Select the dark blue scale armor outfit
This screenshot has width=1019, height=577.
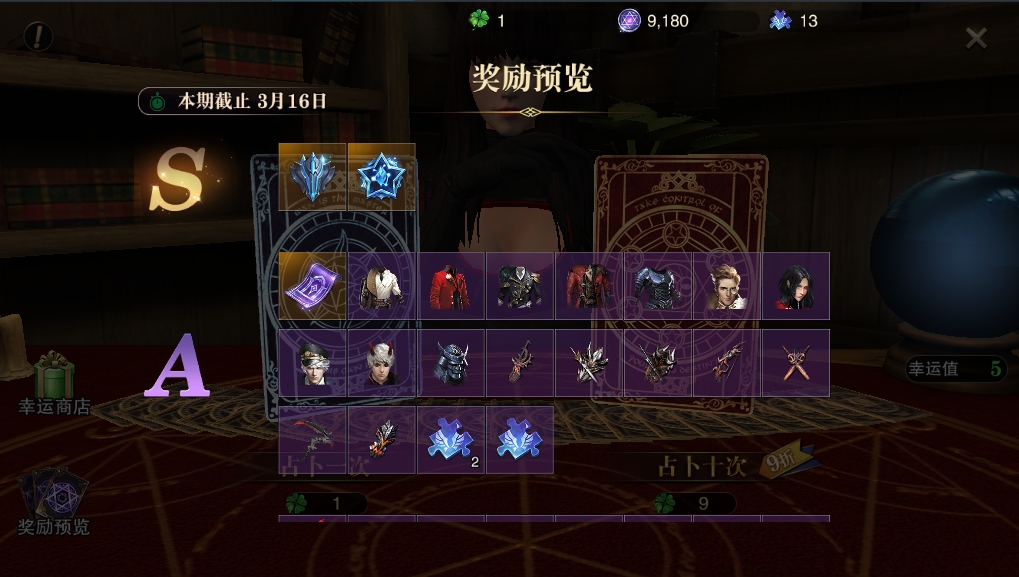658,286
